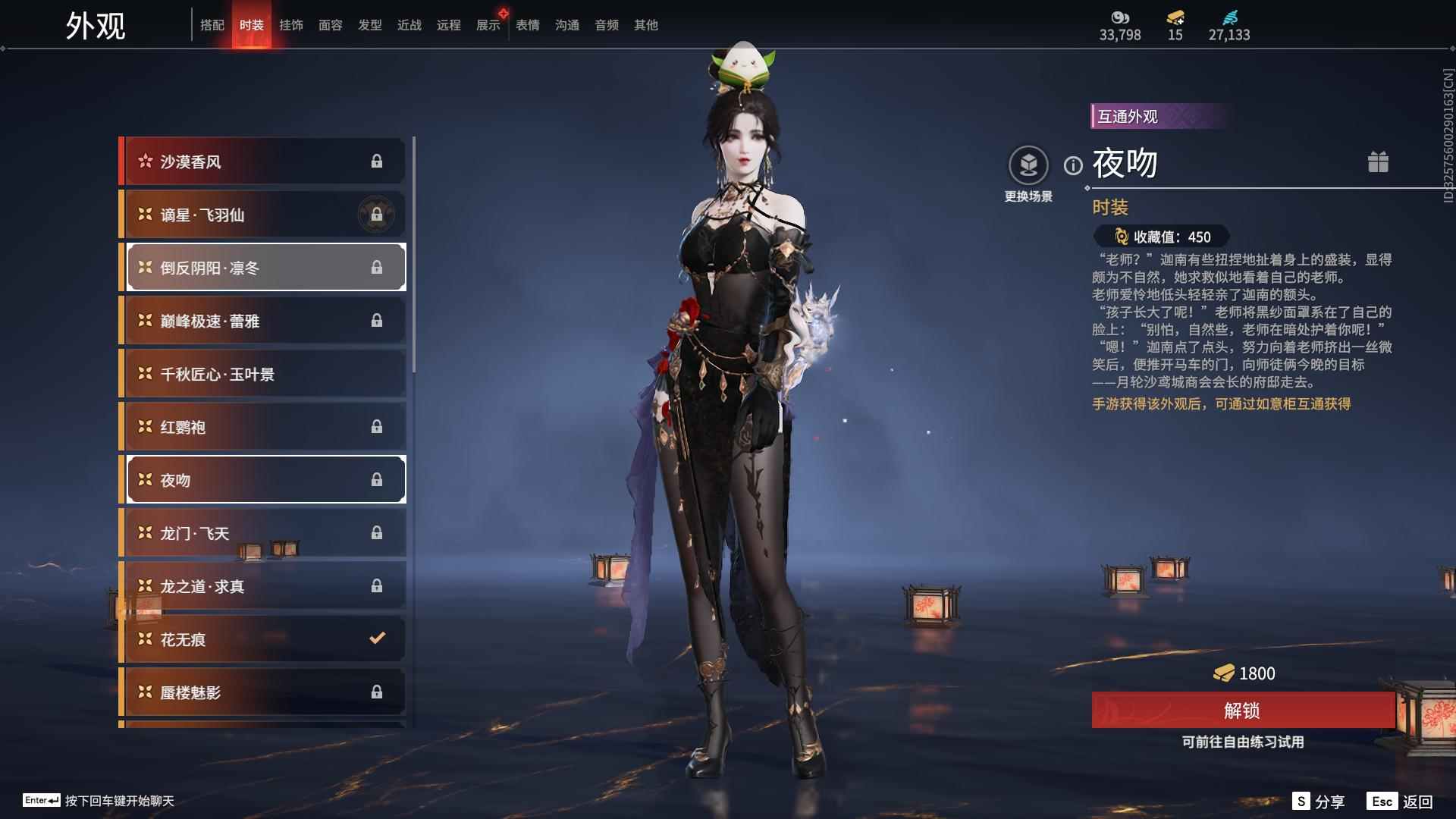Select the highlighted 倒反阴阳·凛冬 outfit entry
Image resolution: width=1456 pixels, height=819 pixels.
tap(264, 267)
